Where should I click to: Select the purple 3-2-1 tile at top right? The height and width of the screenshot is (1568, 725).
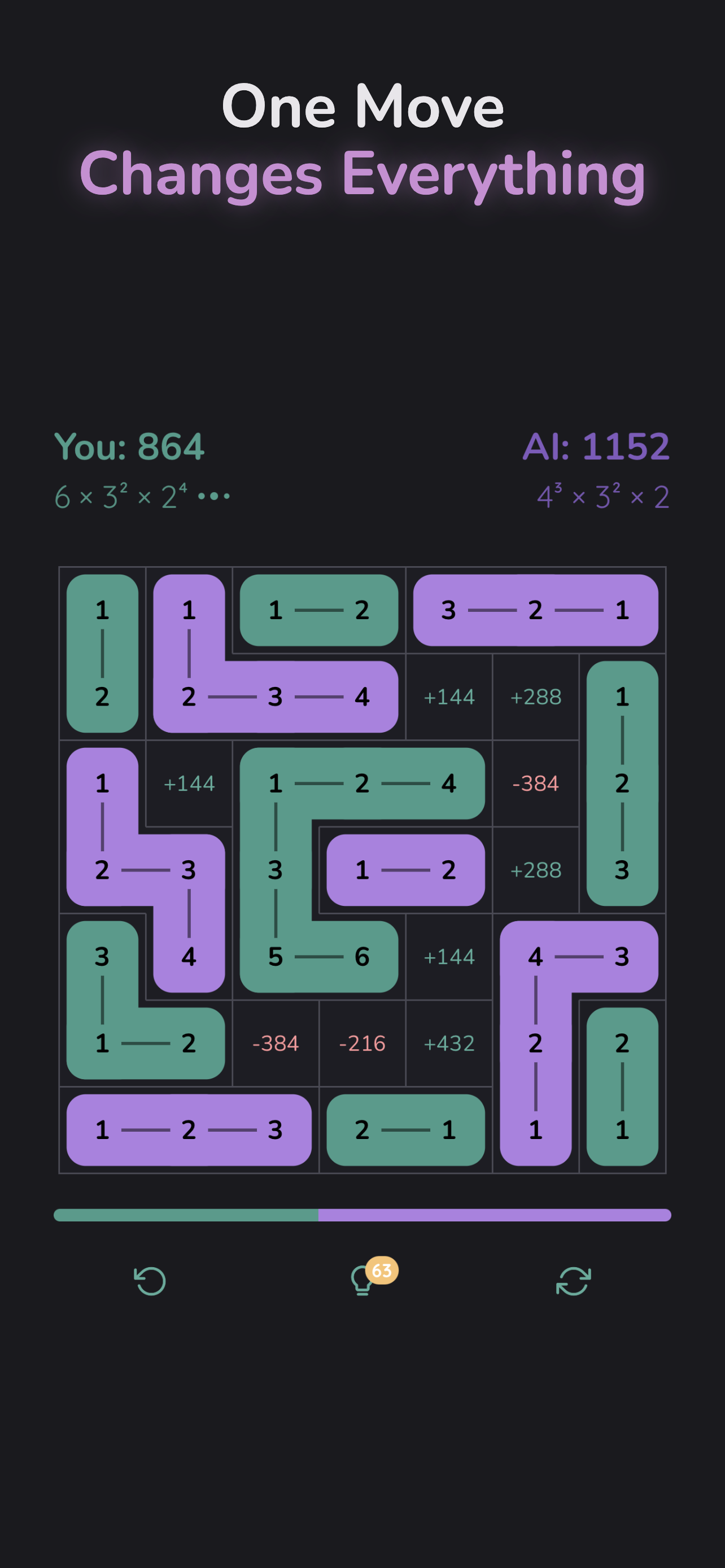(x=536, y=610)
